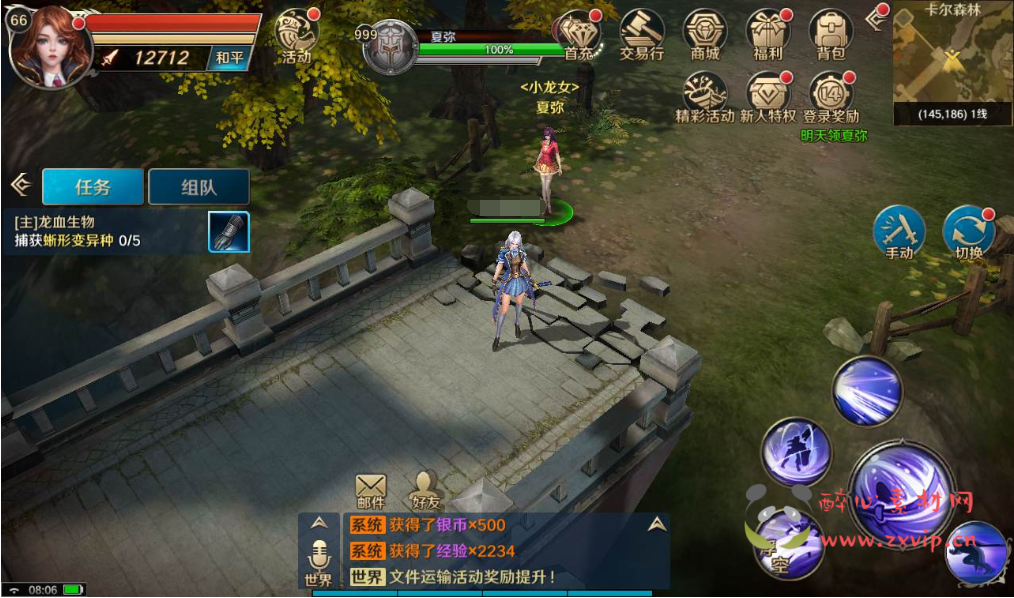Activate the 世界 voice chat microphone
1014x598 pixels.
click(318, 560)
